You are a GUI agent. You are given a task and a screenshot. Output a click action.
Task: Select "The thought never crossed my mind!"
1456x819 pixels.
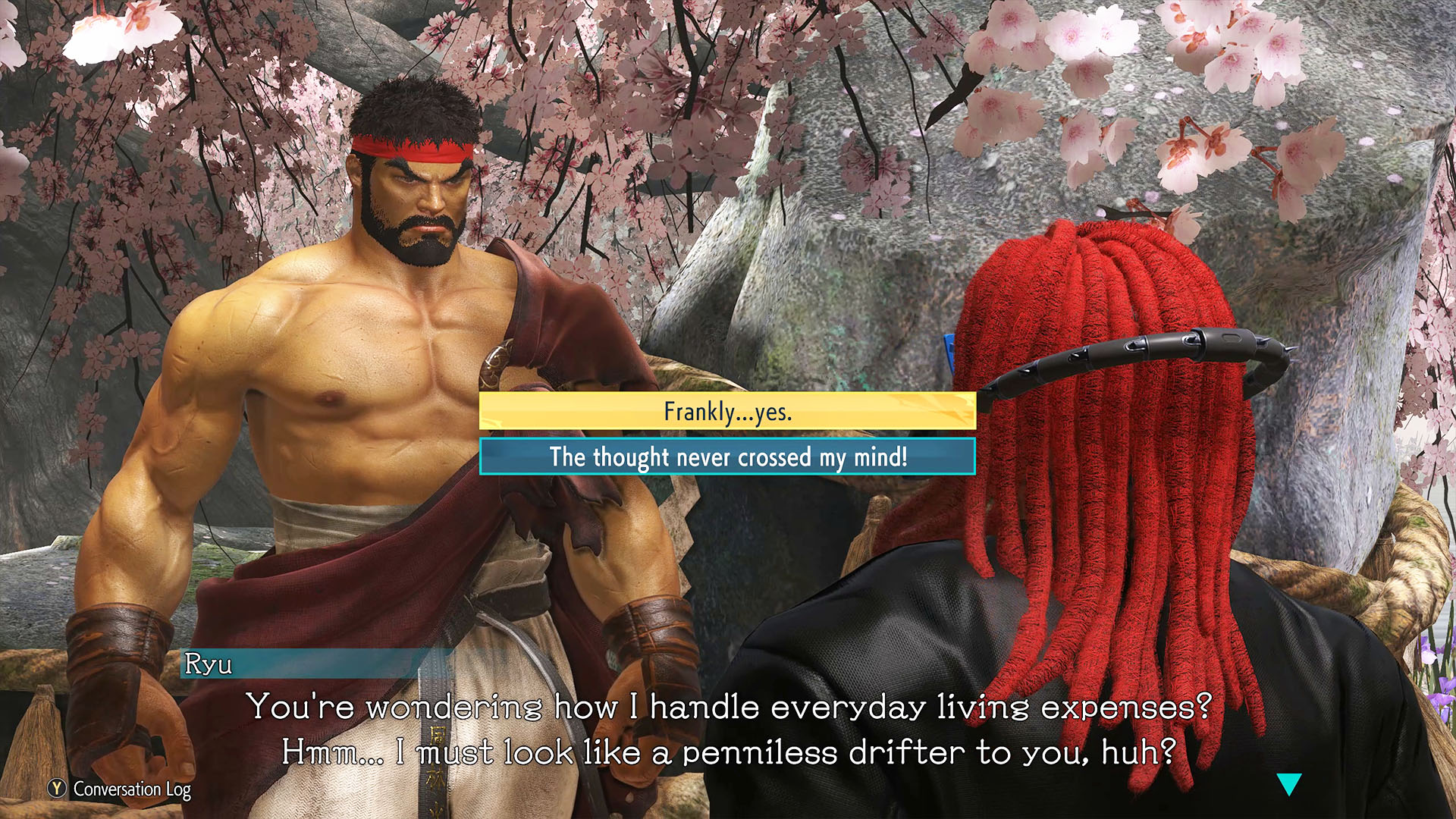pos(727,457)
